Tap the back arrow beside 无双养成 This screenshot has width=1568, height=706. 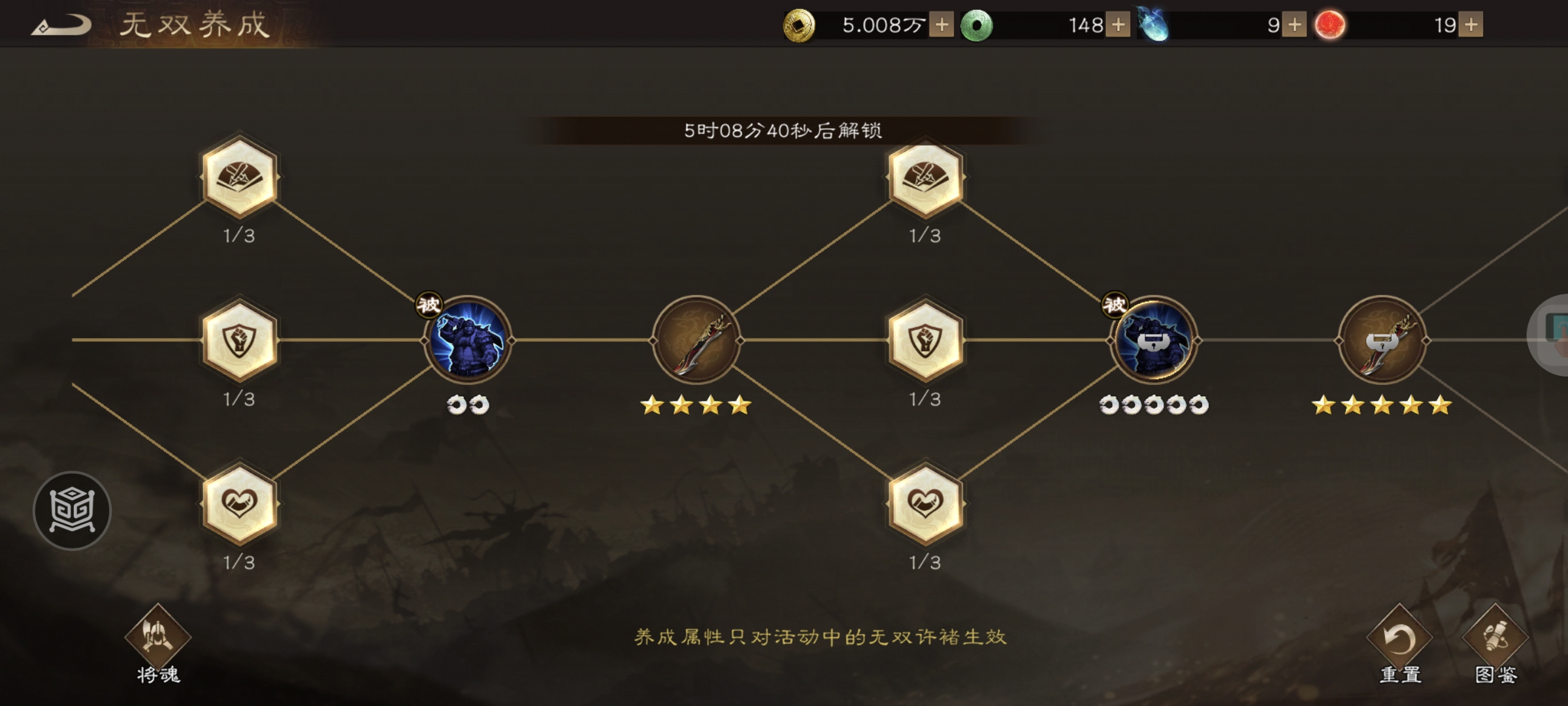click(x=62, y=25)
